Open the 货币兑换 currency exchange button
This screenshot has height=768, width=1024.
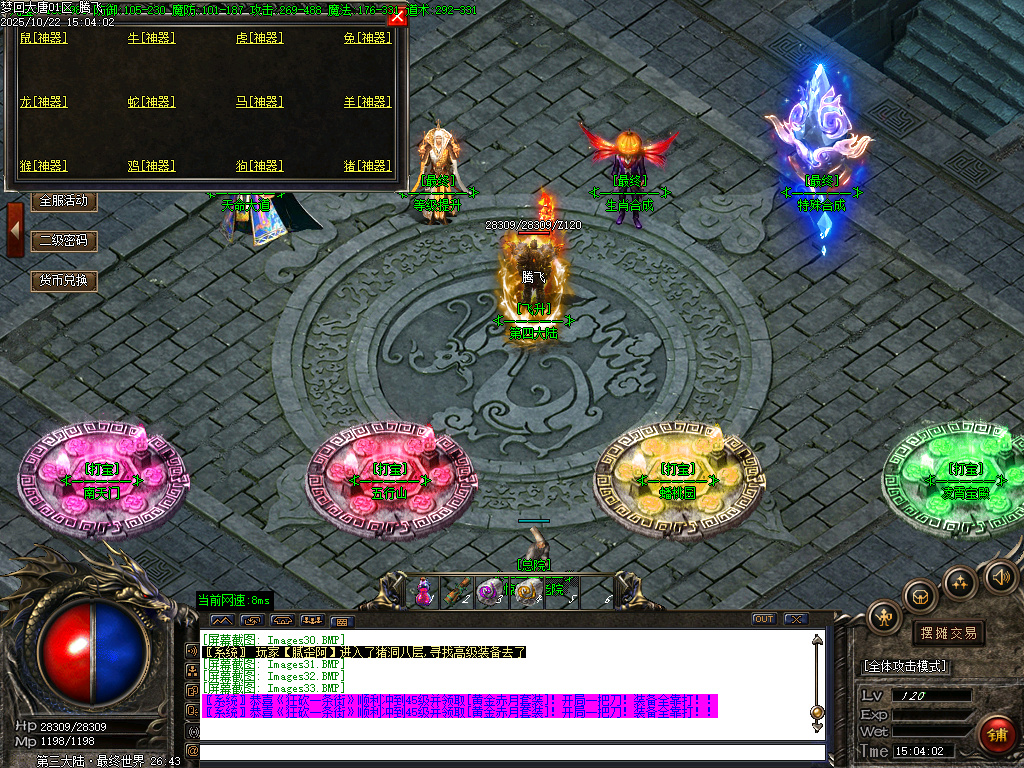pyautogui.click(x=64, y=281)
